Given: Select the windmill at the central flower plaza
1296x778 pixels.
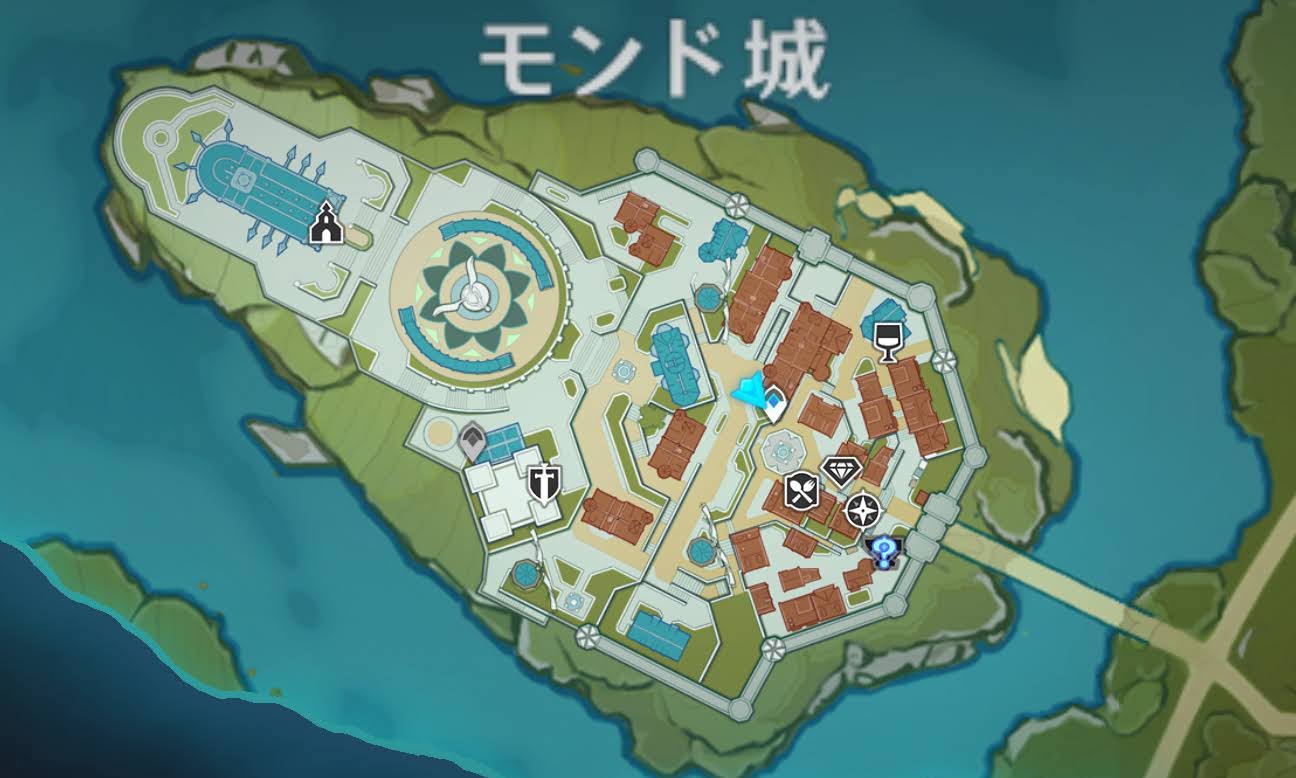Looking at the screenshot, I should 478,294.
